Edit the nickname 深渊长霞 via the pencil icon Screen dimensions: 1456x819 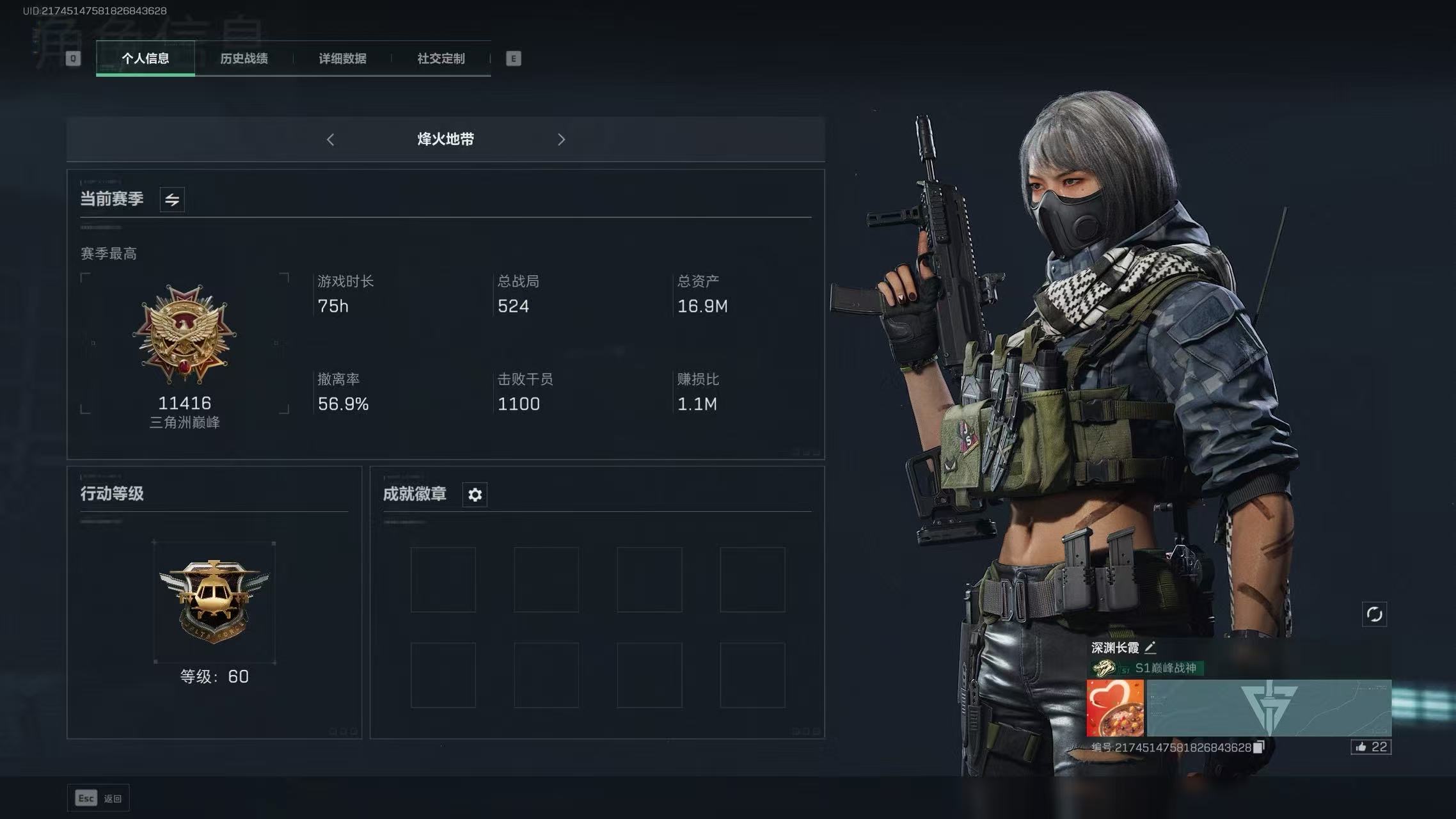pos(1150,648)
